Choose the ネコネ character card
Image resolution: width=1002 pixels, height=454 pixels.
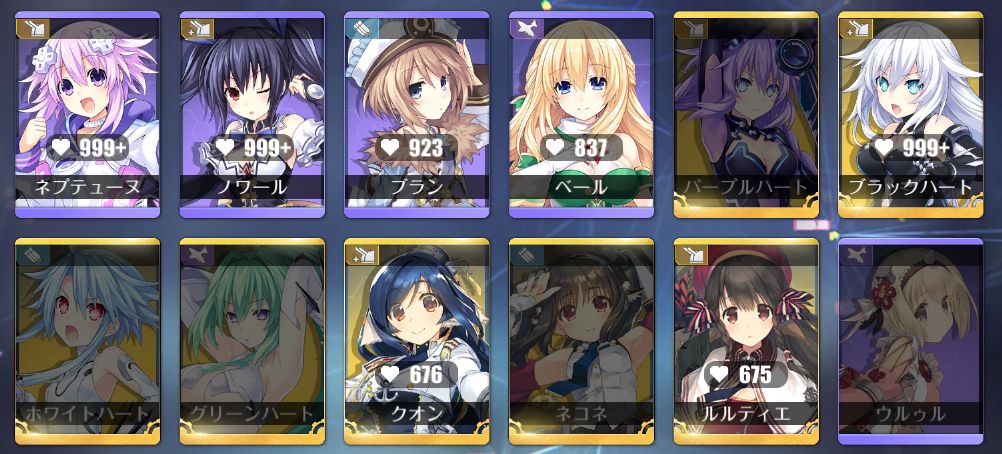click(x=581, y=342)
